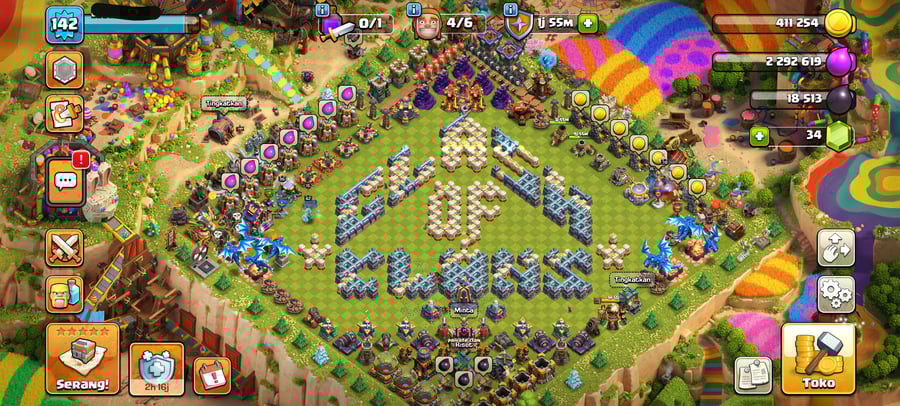The image size is (900, 406).
Task: Open the puzzle-piece scroll button
Action: point(65,113)
